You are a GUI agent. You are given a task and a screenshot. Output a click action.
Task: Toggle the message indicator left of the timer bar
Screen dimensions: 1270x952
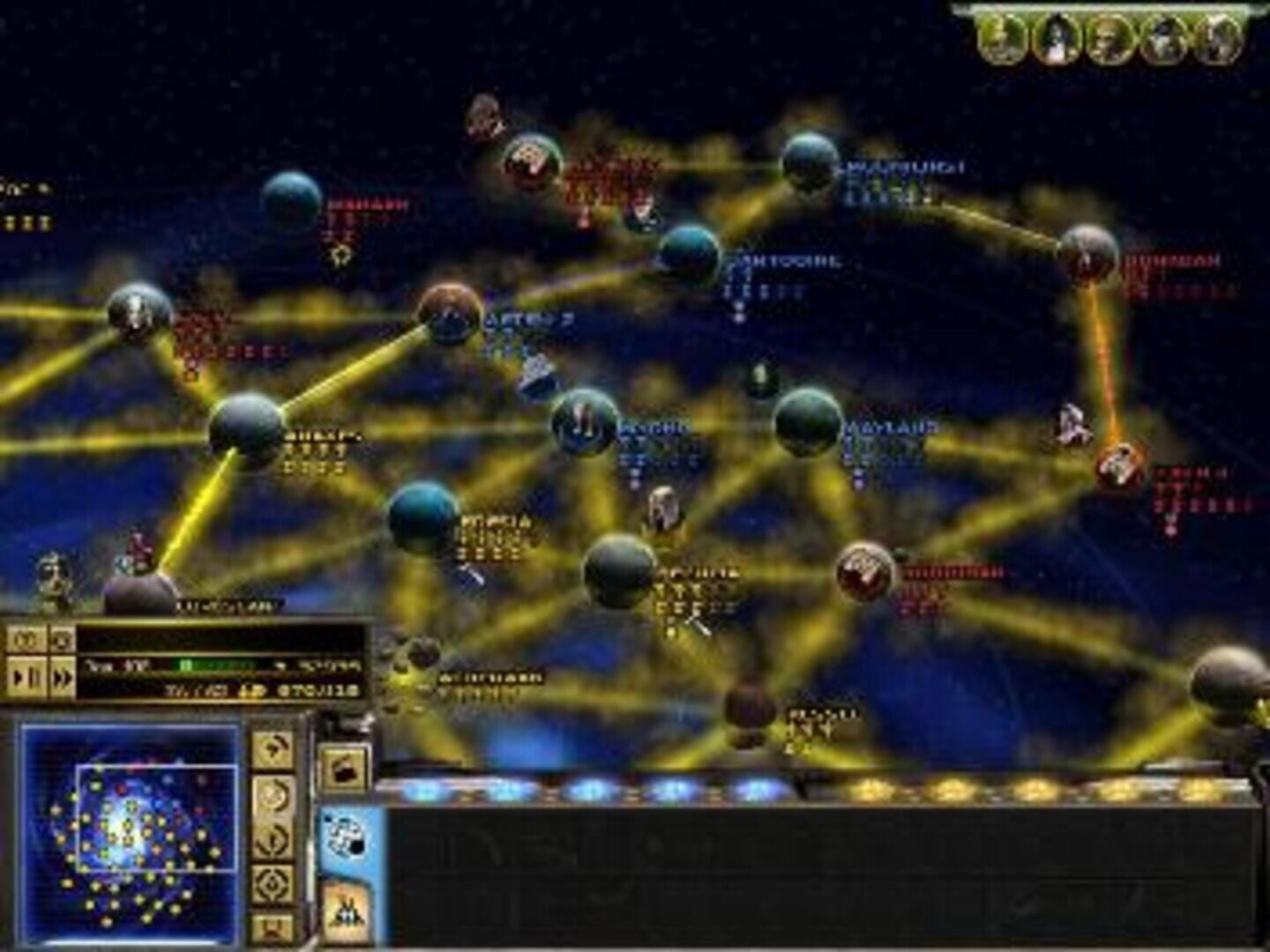pos(62,637)
